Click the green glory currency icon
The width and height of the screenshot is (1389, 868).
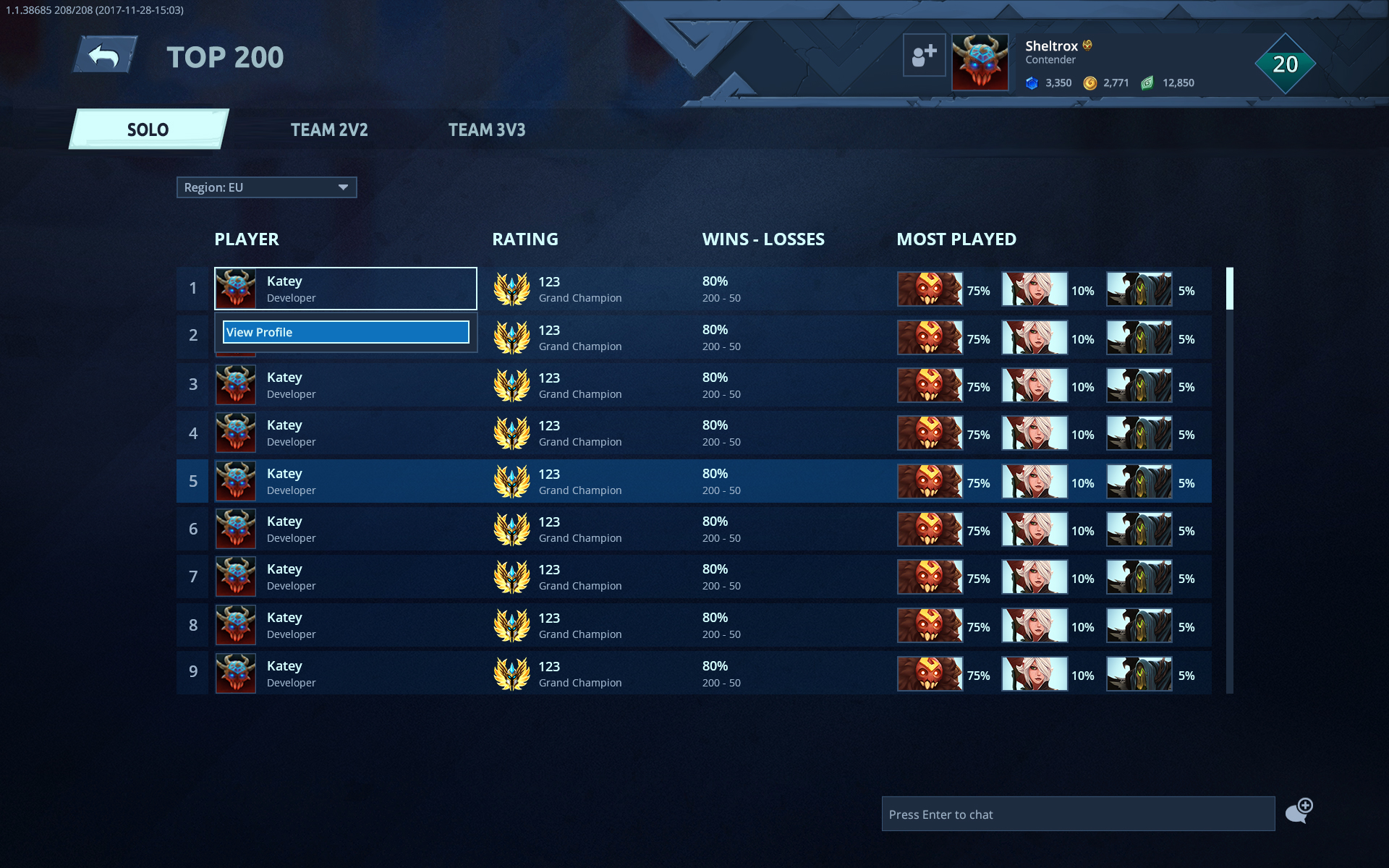pos(1147,82)
